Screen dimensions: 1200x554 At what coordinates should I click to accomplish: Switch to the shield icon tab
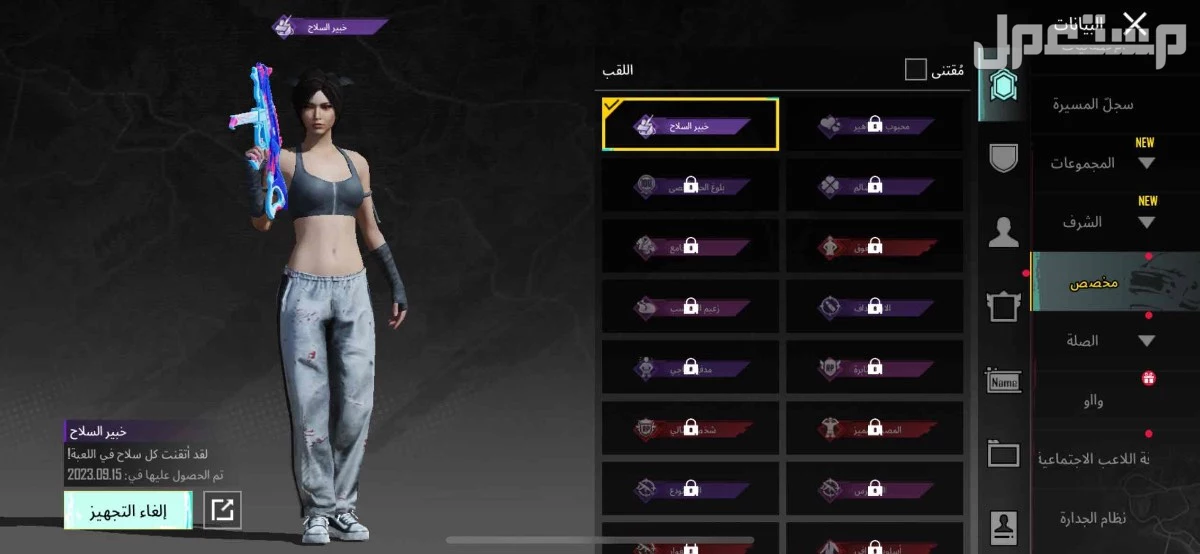click(x=1002, y=159)
